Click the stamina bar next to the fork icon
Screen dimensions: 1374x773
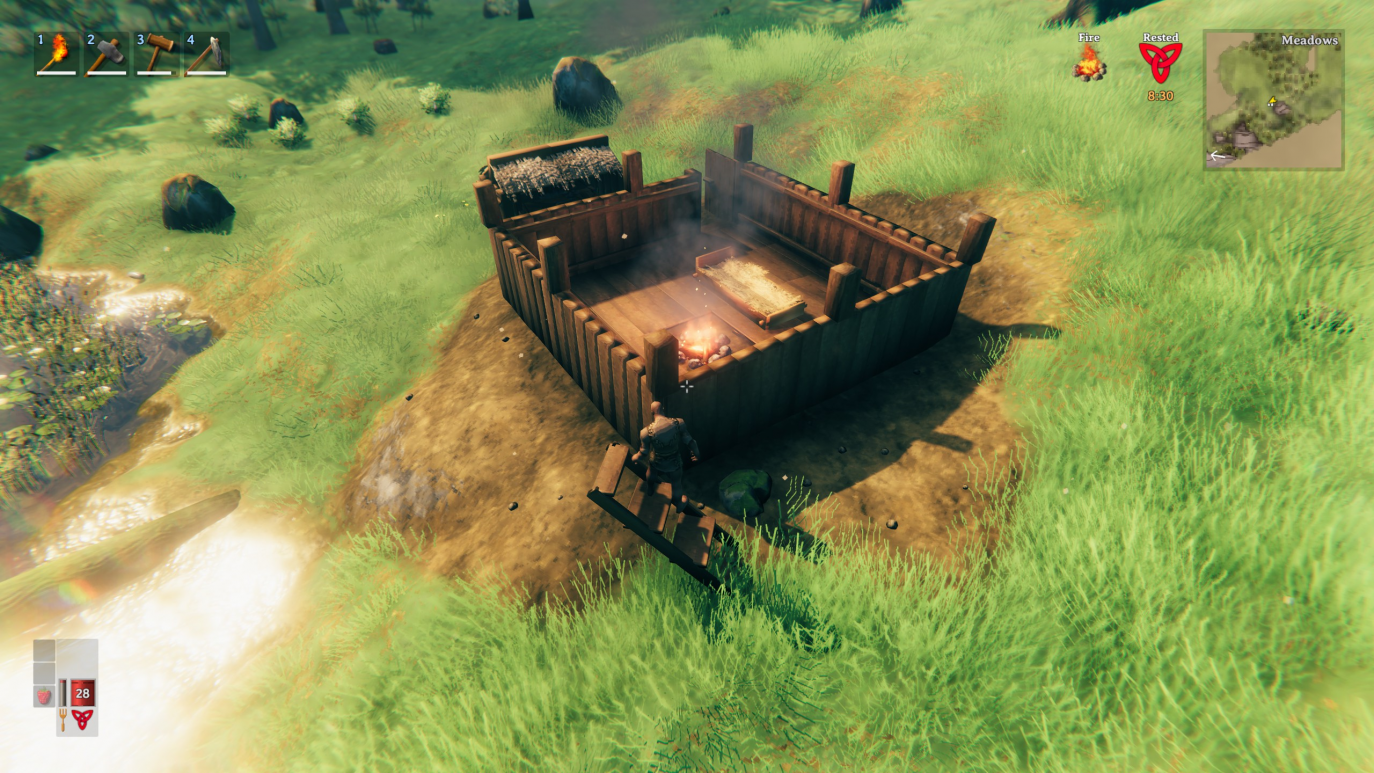(x=62, y=693)
